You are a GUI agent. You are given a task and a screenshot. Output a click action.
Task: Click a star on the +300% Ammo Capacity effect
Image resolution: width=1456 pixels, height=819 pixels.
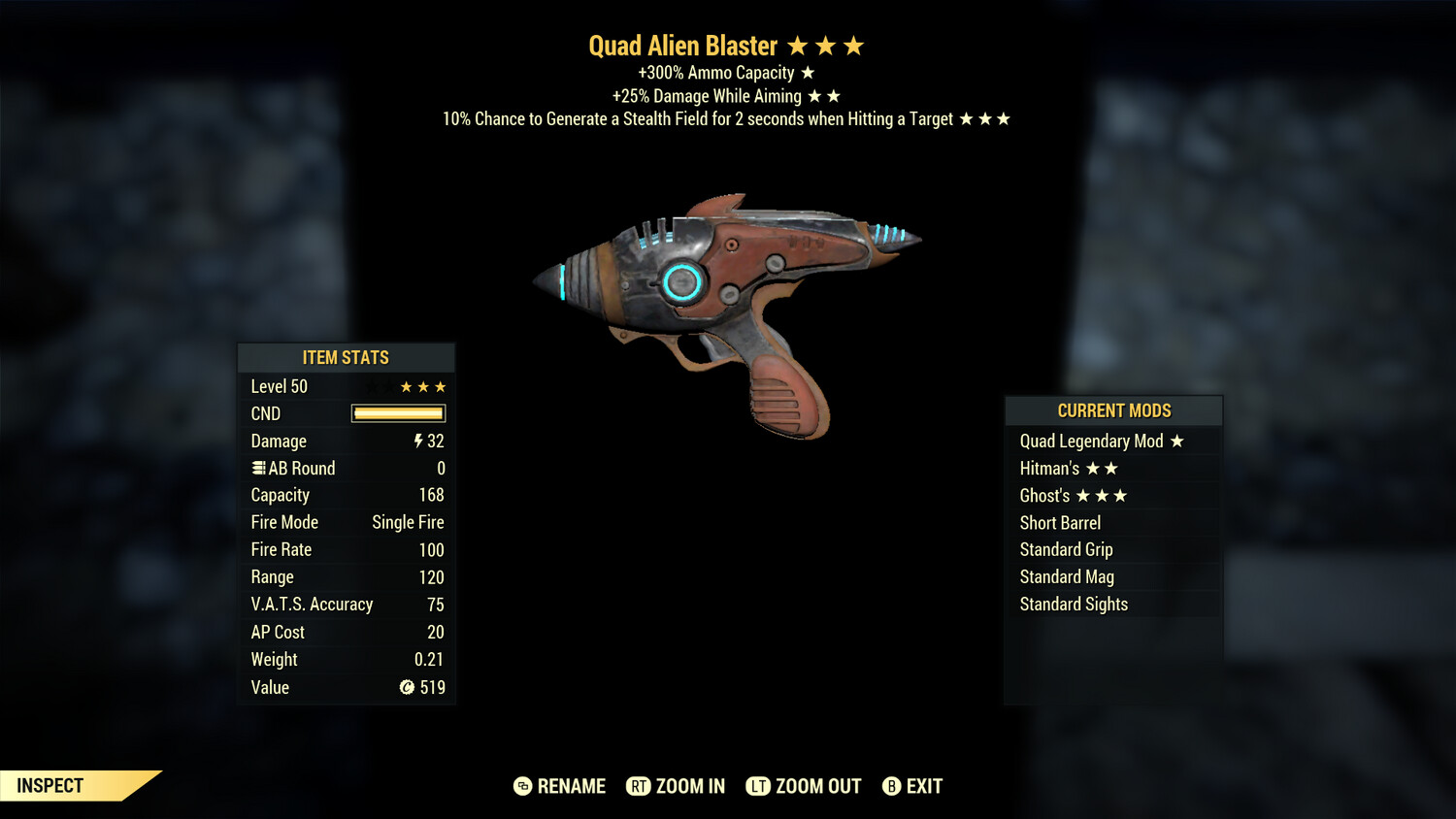click(807, 72)
